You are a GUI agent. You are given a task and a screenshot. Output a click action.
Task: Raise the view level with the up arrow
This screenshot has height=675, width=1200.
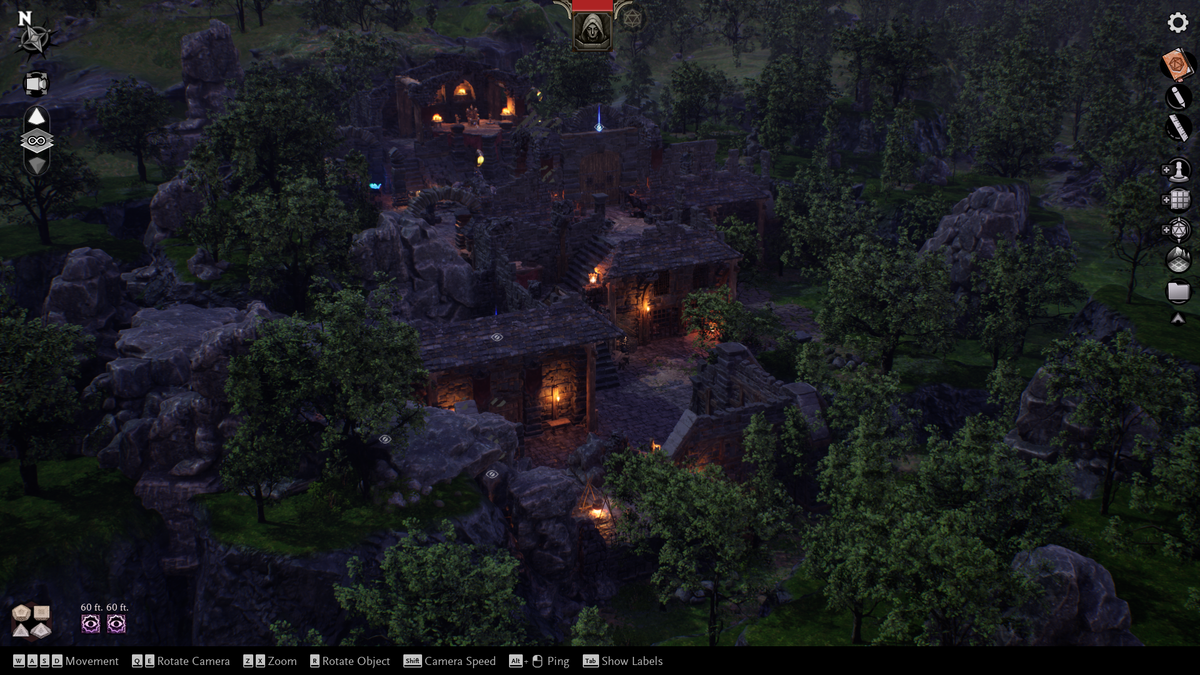[36, 117]
